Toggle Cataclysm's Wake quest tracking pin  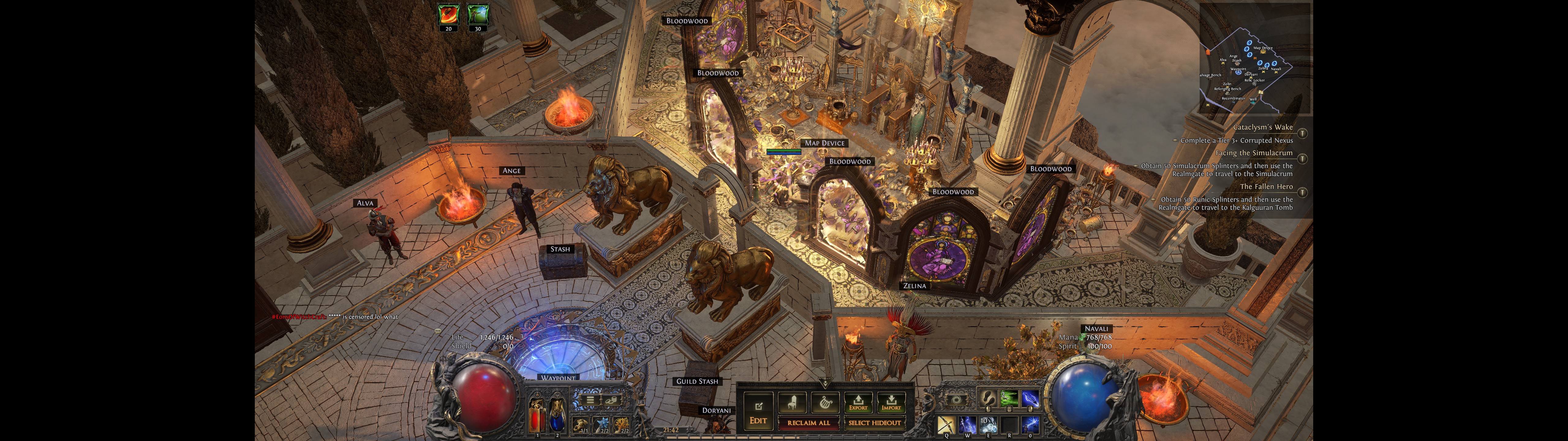click(1302, 134)
